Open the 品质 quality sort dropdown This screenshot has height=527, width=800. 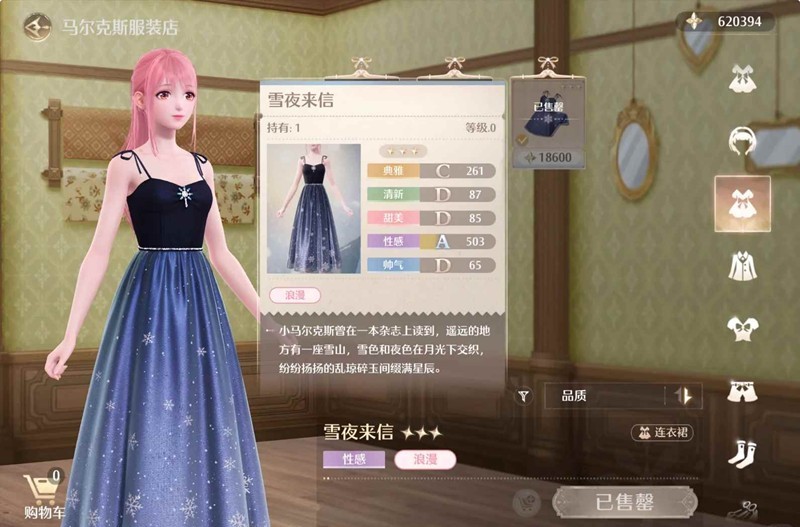point(604,396)
